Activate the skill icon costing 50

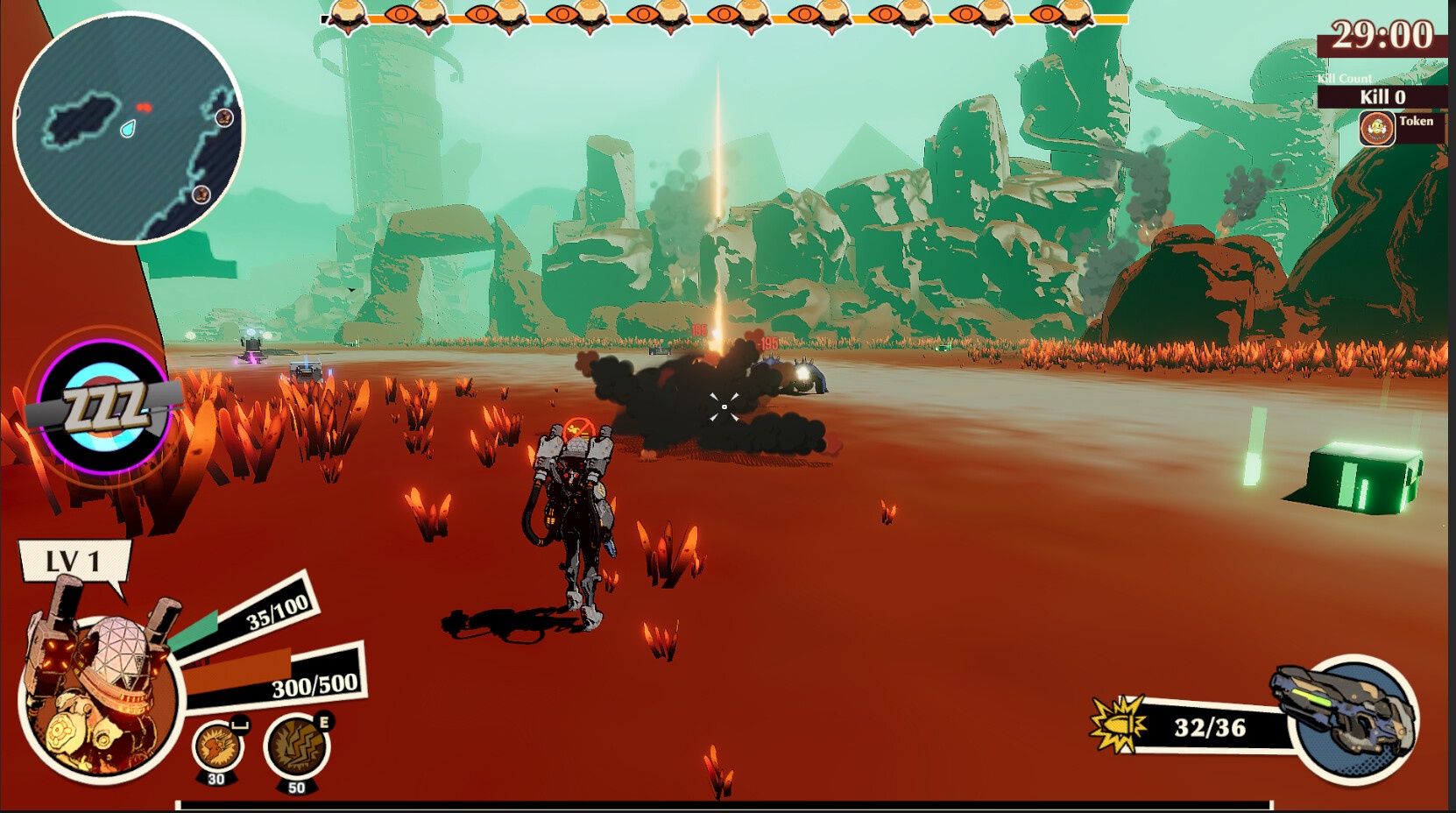pos(296,747)
